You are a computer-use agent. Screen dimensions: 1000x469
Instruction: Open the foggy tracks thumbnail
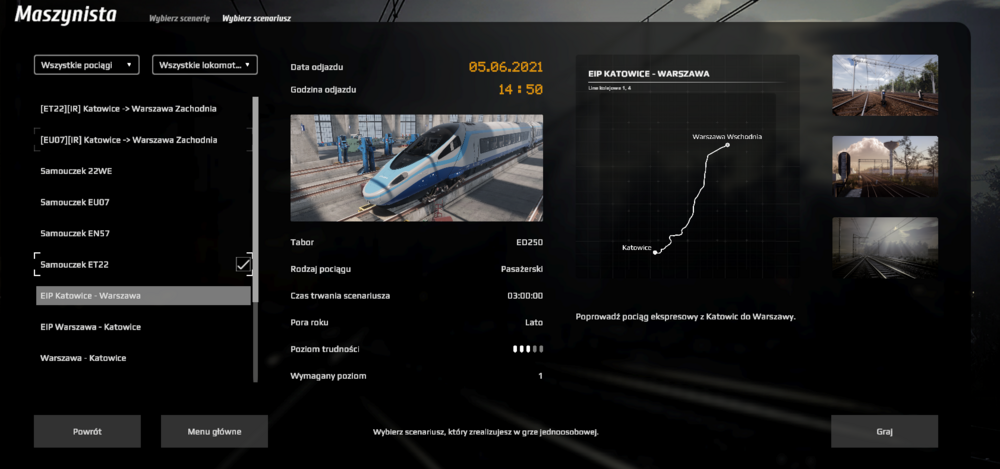(x=885, y=248)
